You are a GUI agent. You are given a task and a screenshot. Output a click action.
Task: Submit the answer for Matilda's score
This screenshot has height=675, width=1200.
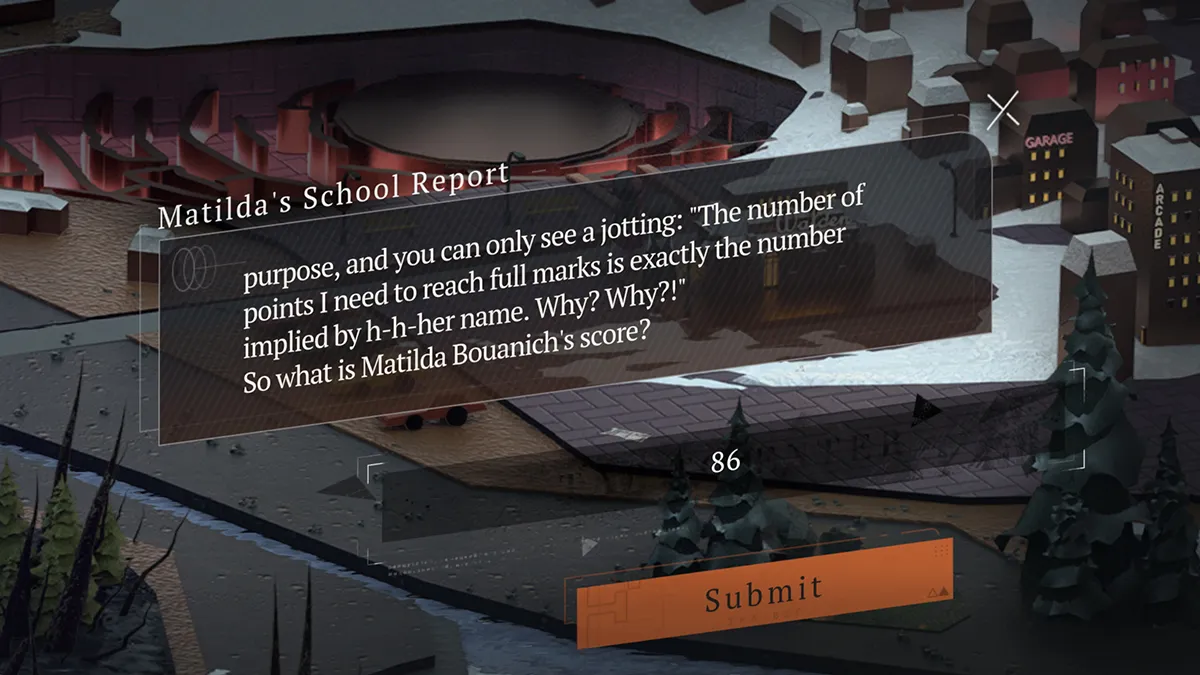(x=764, y=593)
